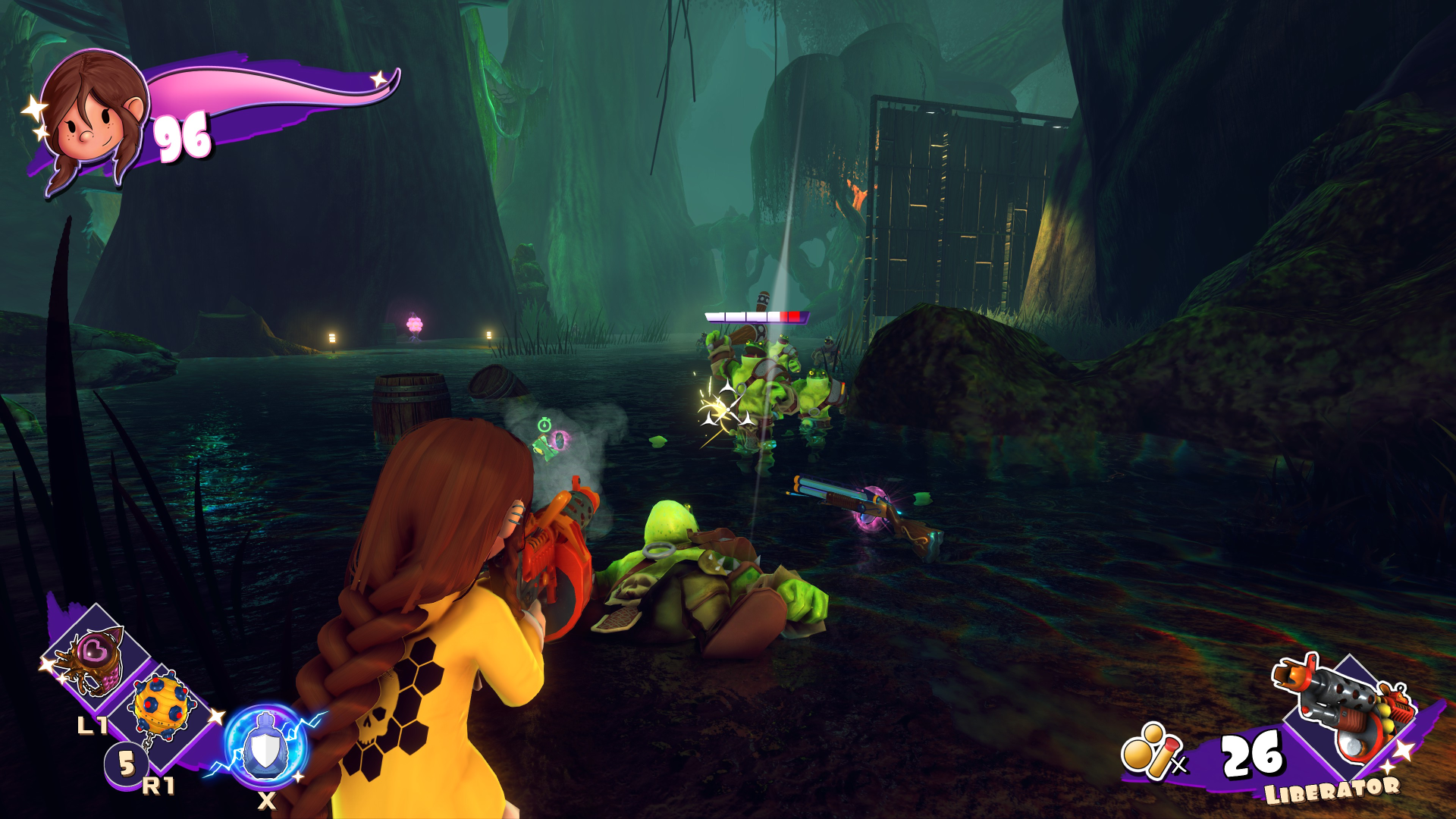Select the heart creature ability icon
The height and width of the screenshot is (819, 1456).
point(95,657)
